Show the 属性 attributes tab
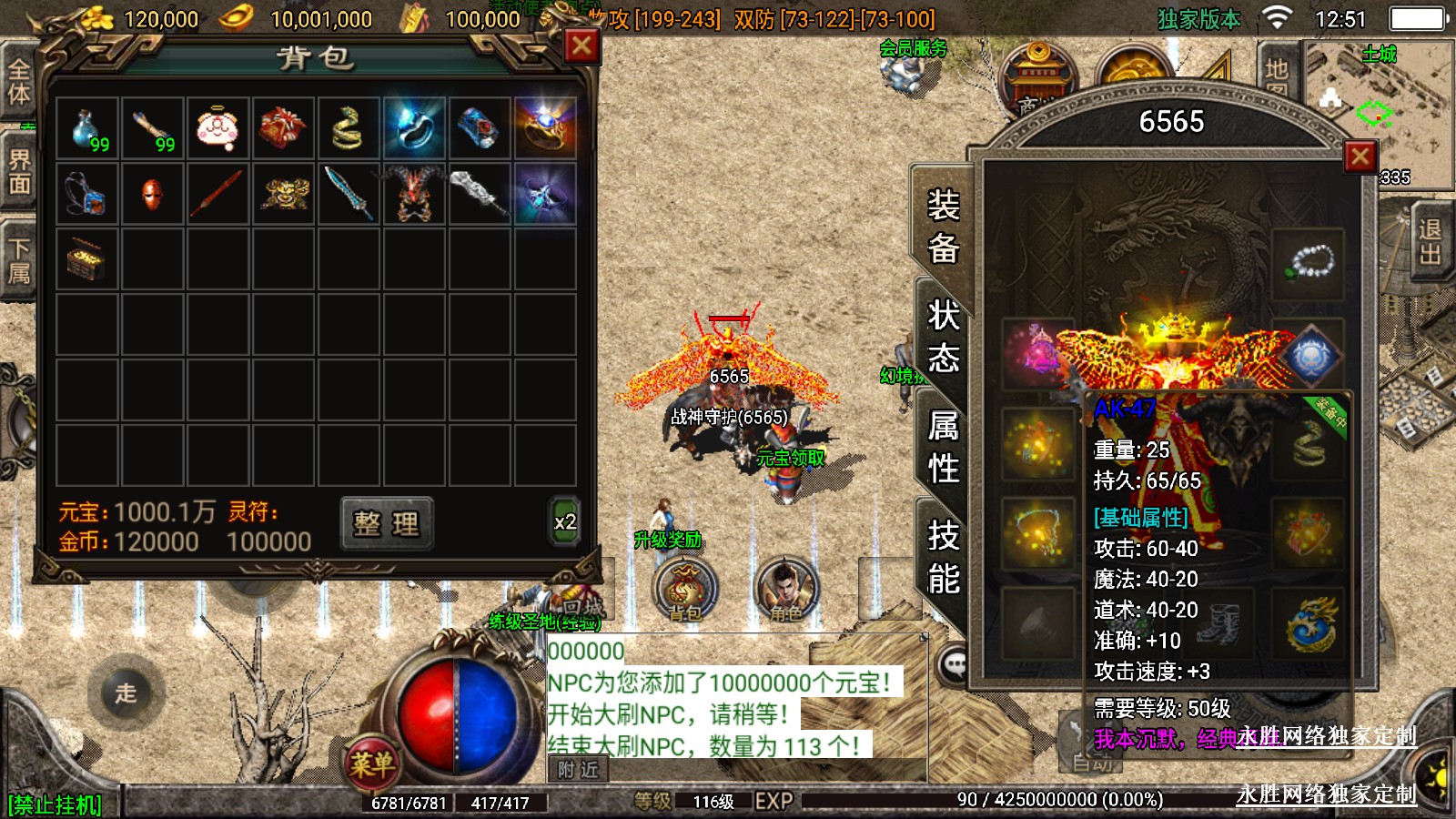Viewport: 1456px width, 819px height. 944,447
